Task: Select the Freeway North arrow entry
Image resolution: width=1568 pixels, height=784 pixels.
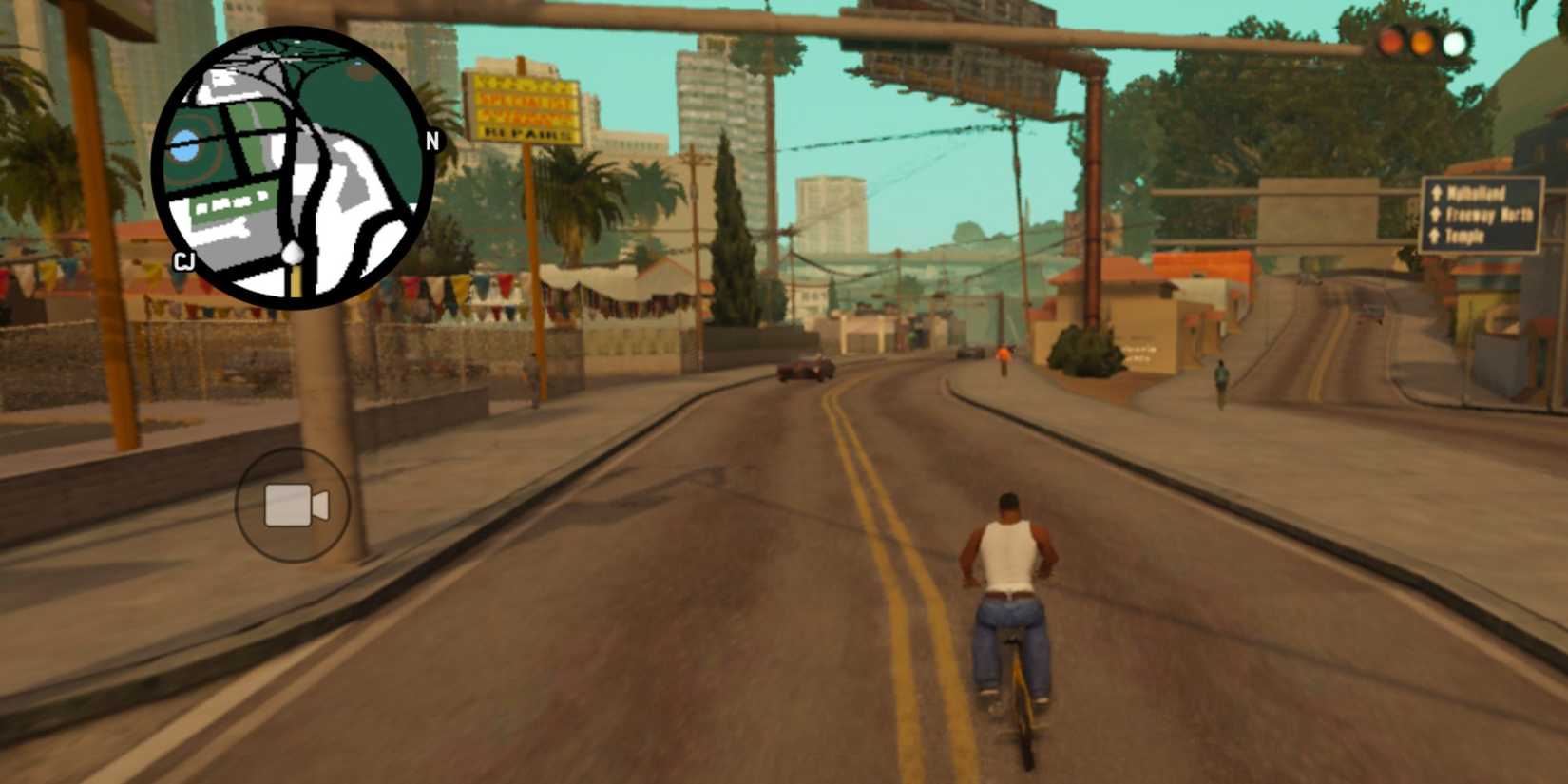Action: [x=1435, y=215]
